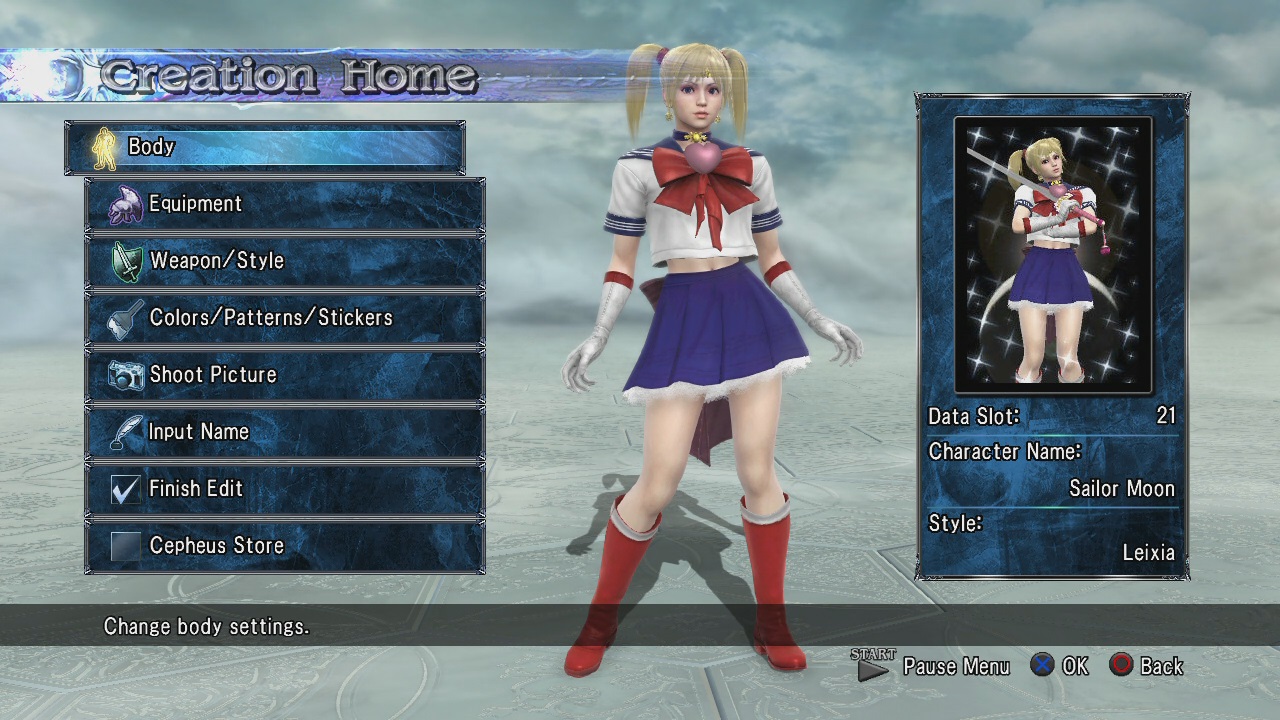Choose Weapon/Style from the list
Viewport: 1280px width, 720px height.
click(285, 261)
